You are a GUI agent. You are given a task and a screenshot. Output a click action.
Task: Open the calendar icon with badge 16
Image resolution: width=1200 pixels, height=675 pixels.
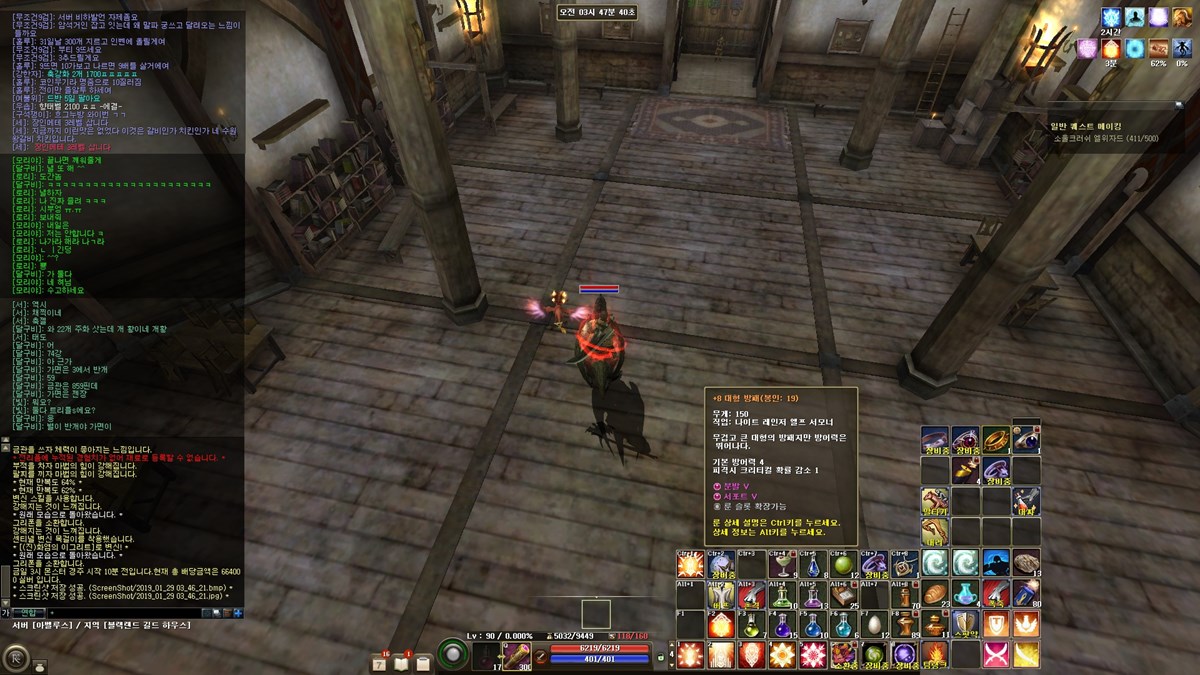click(379, 660)
